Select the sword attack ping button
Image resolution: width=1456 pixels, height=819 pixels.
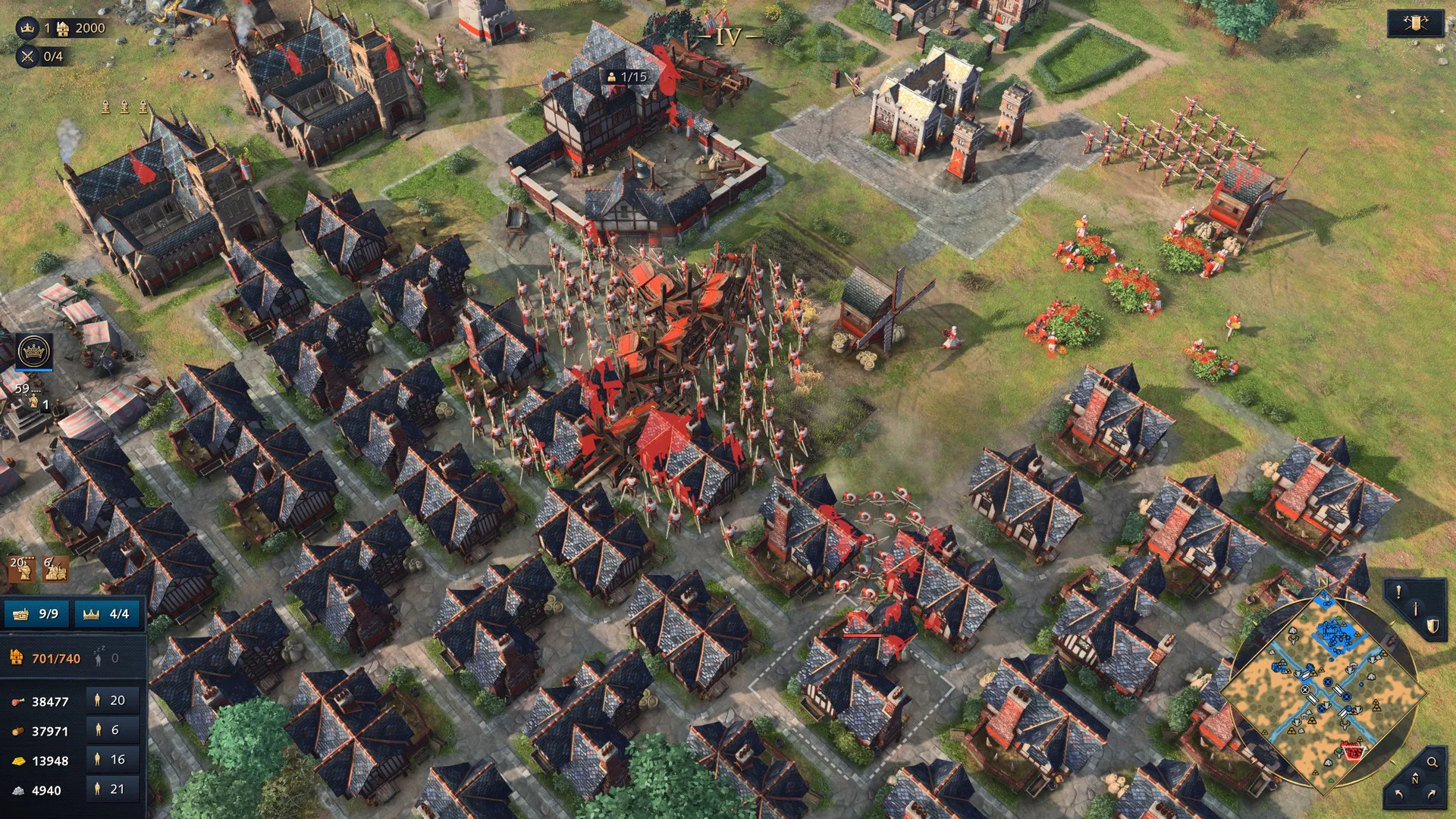pos(1415,609)
